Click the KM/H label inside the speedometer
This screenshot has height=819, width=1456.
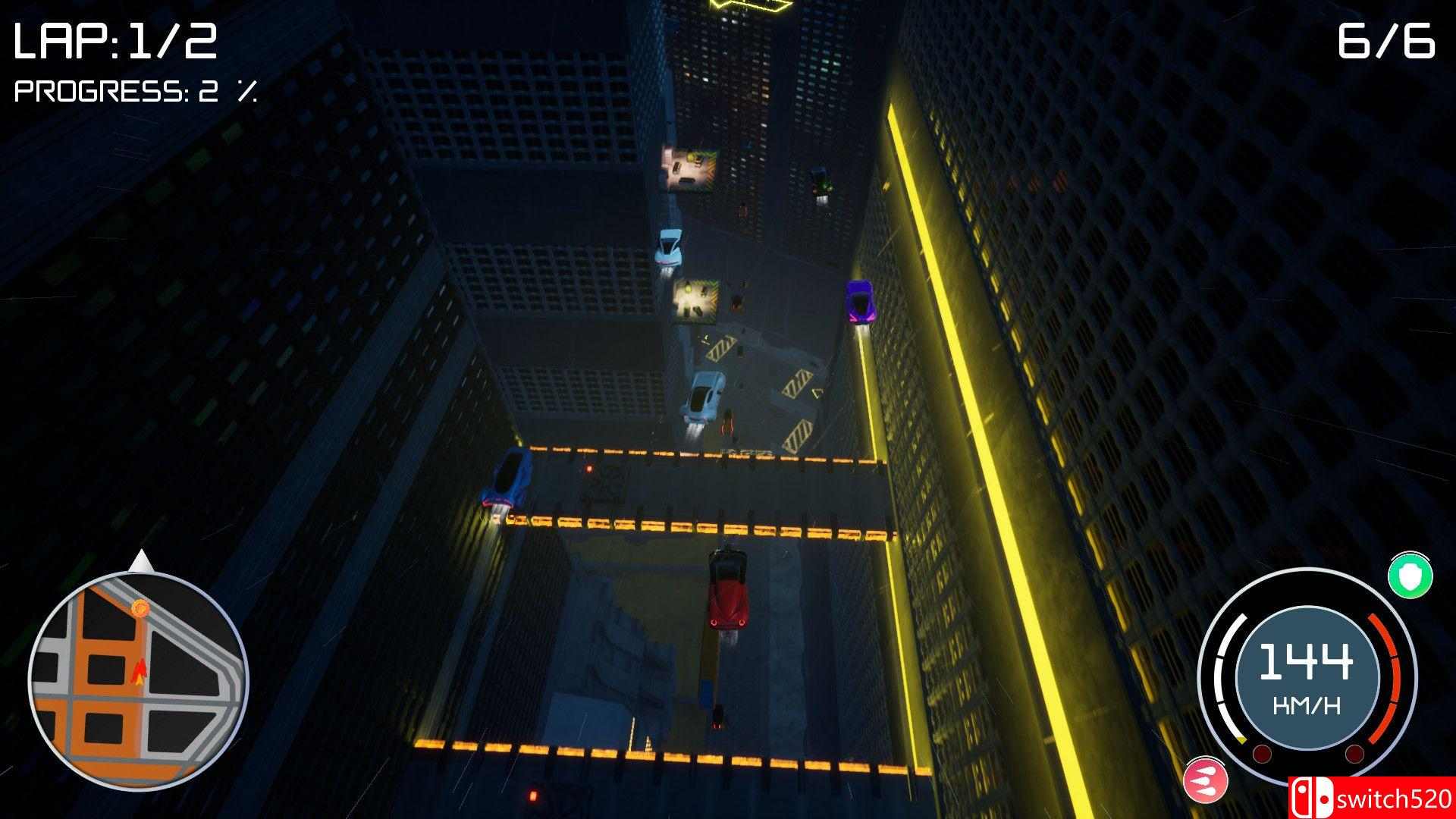pyautogui.click(x=1308, y=704)
